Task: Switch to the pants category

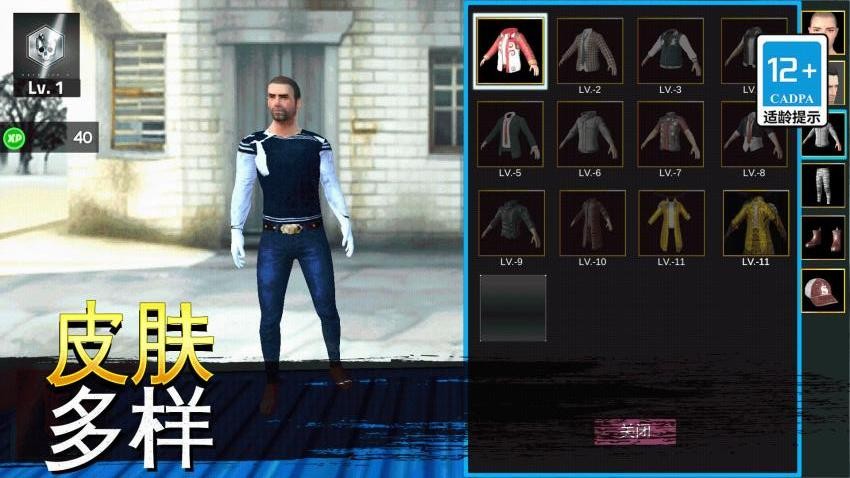Action: (823, 186)
